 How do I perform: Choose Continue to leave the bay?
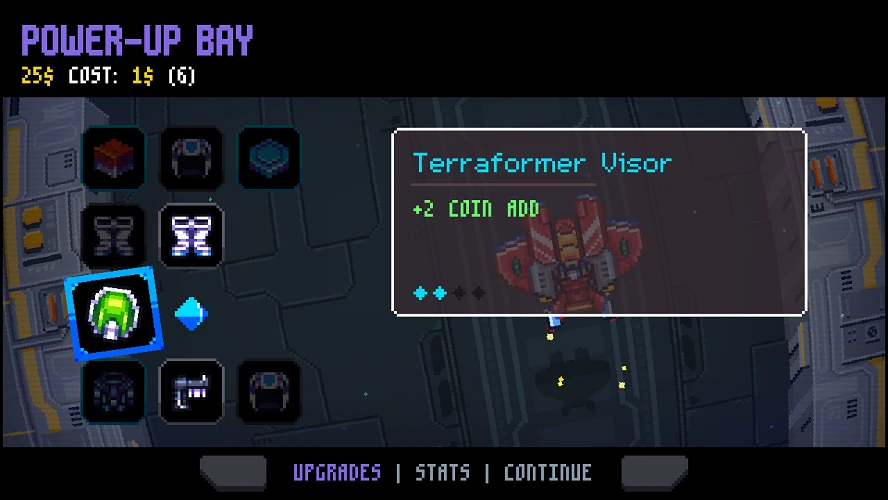[x=547, y=473]
